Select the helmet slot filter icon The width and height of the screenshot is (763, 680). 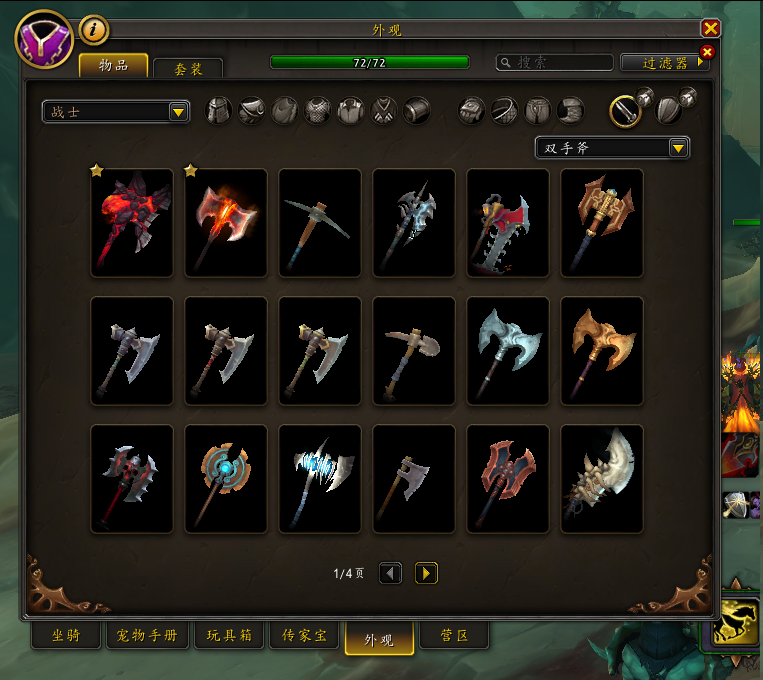[x=219, y=110]
